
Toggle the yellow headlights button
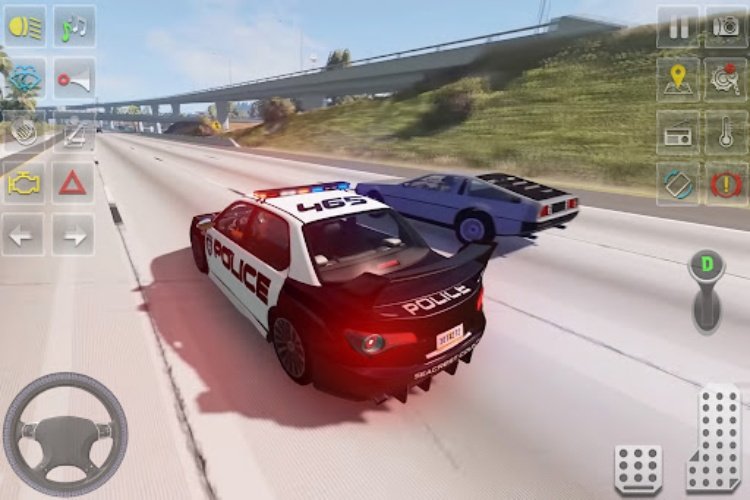tap(25, 26)
